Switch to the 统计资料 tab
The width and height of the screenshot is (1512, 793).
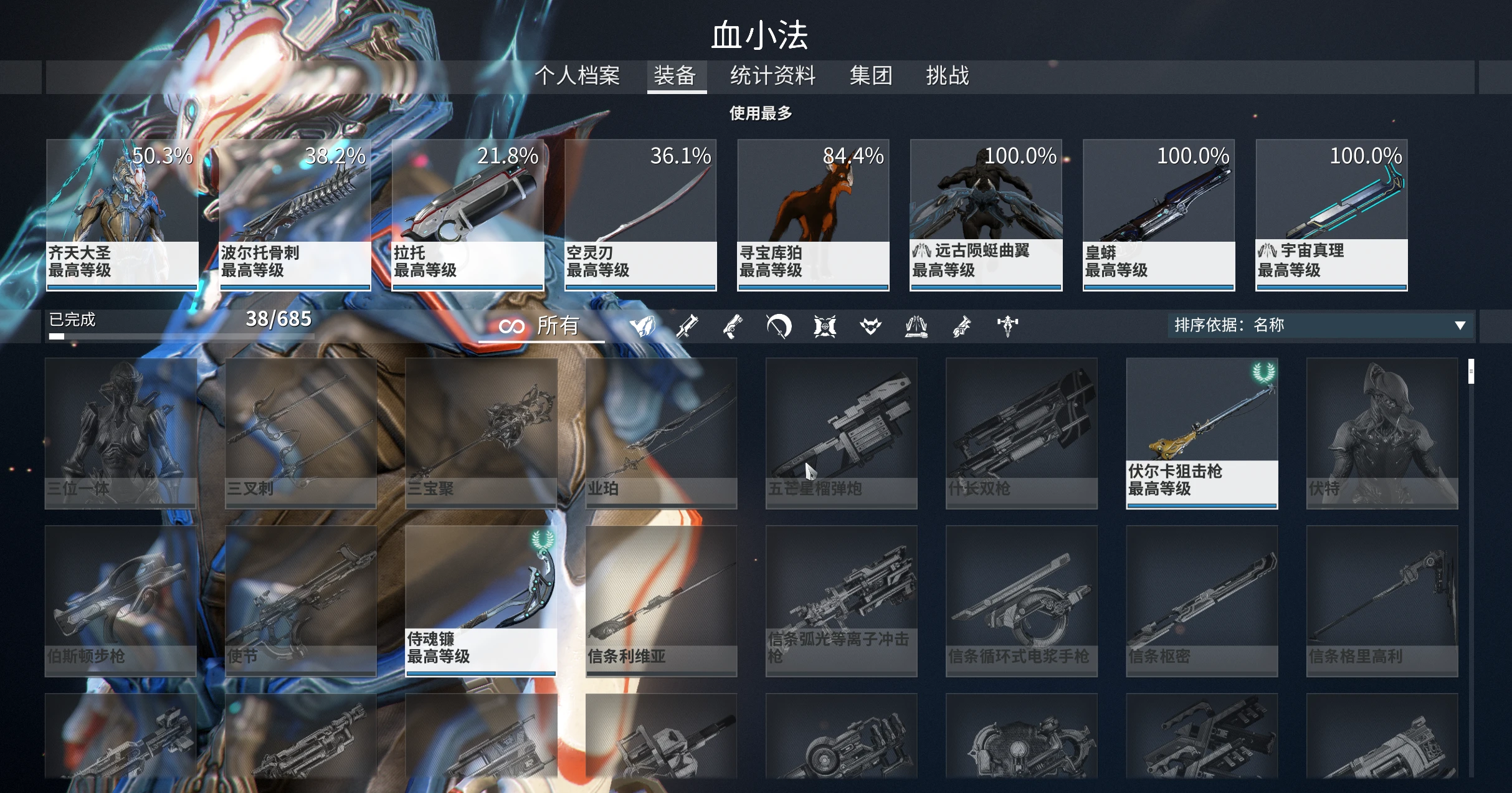coord(773,75)
